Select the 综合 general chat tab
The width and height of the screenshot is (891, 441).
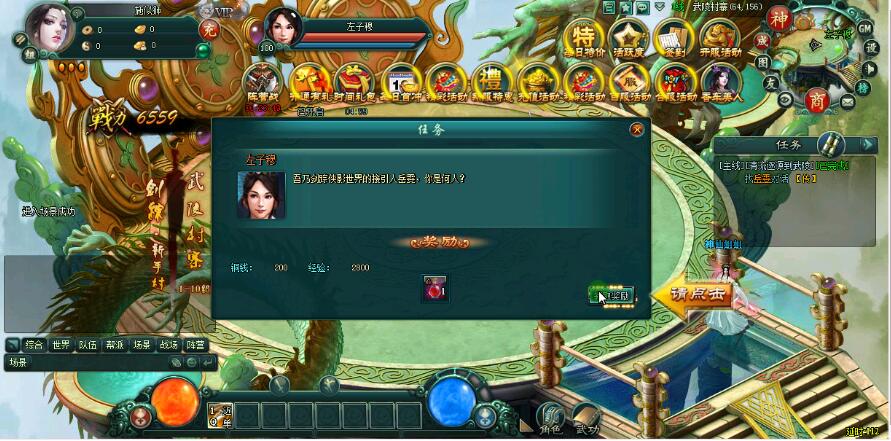[34, 345]
